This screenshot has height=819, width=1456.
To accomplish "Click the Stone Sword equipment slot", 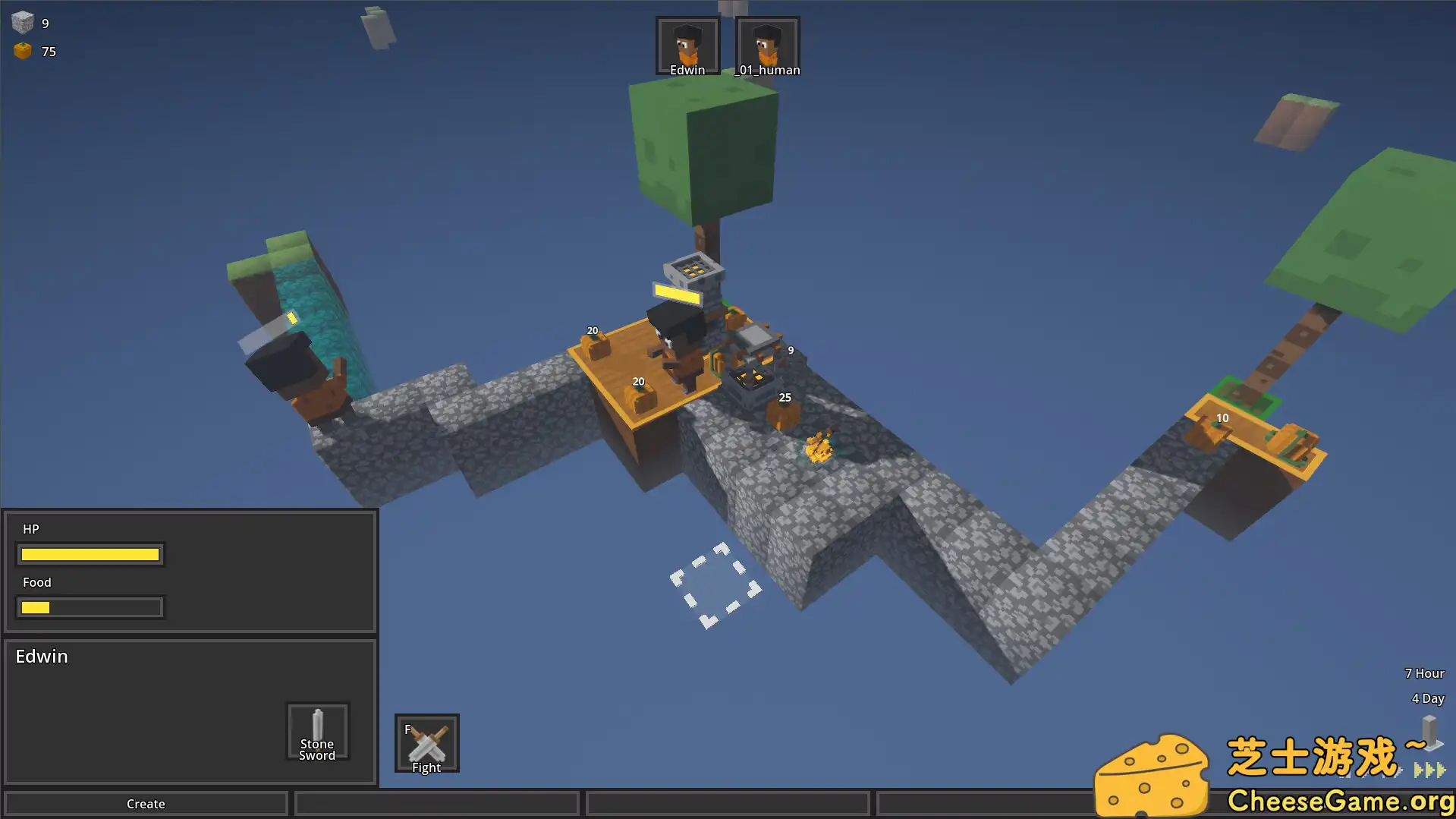I will 317,732.
